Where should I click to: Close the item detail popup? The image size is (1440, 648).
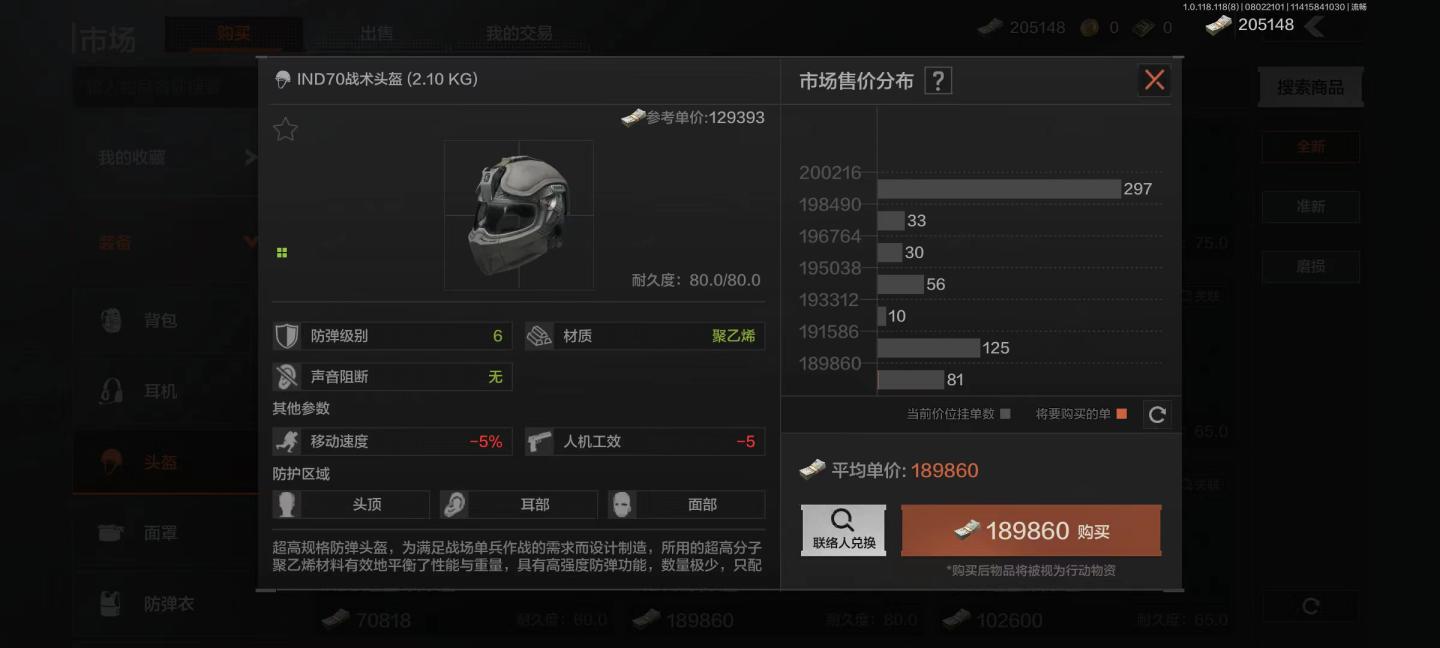[x=1154, y=80]
